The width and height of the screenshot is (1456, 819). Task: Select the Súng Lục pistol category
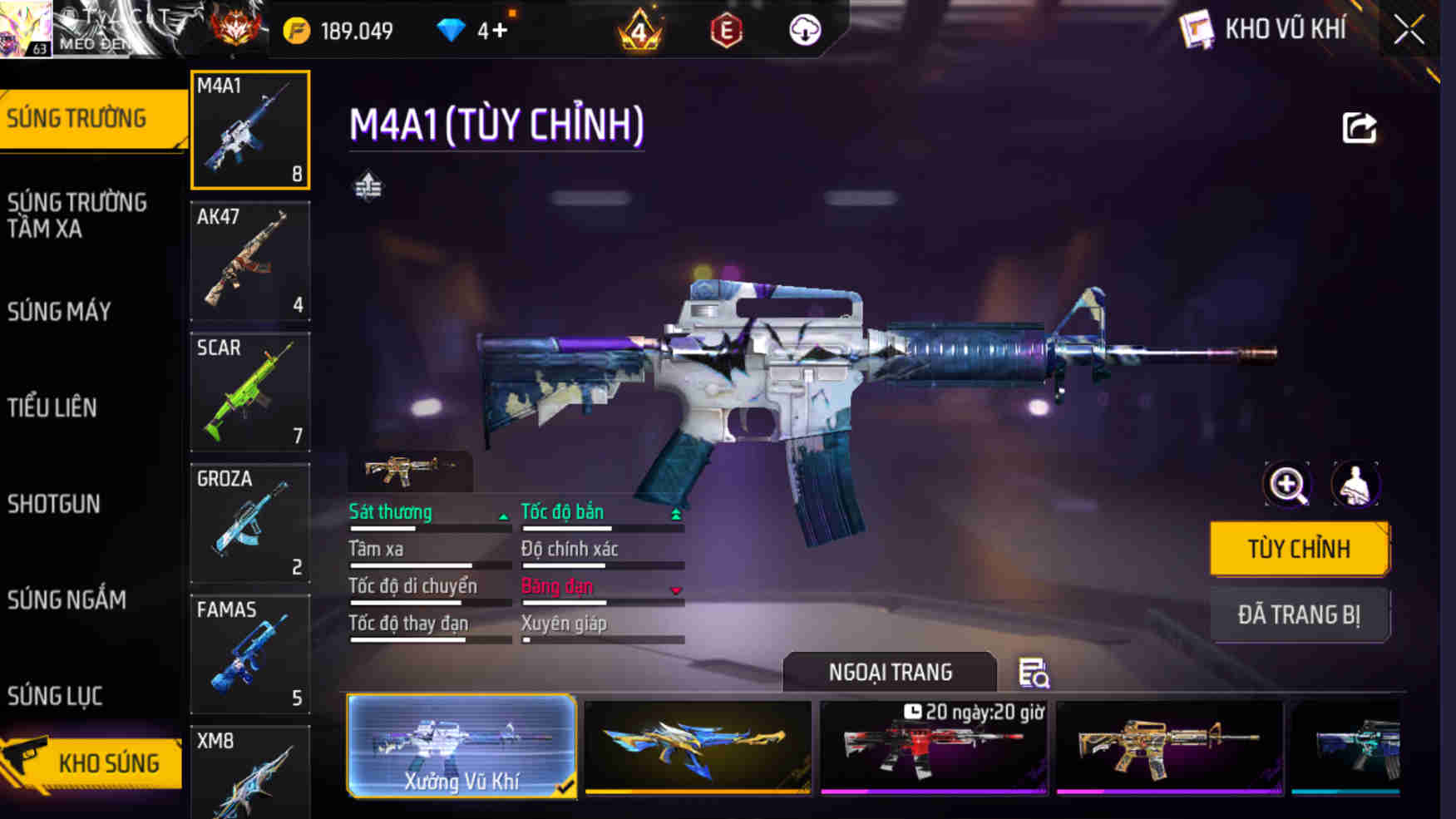pyautogui.click(x=55, y=696)
